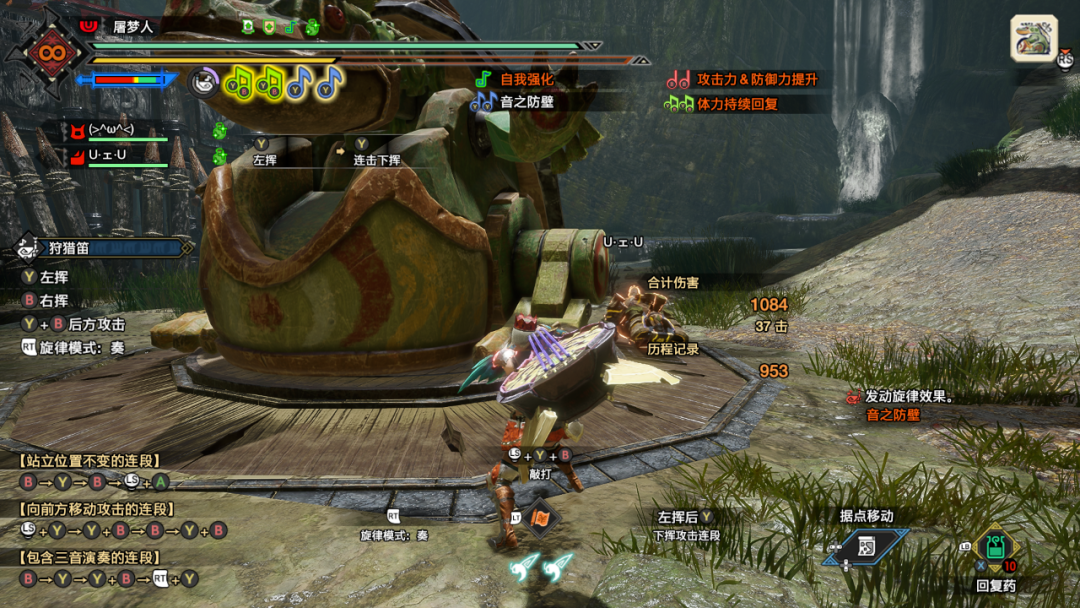
Task: Select the 站立位置不变的连段 combo guide
Action: (89, 461)
